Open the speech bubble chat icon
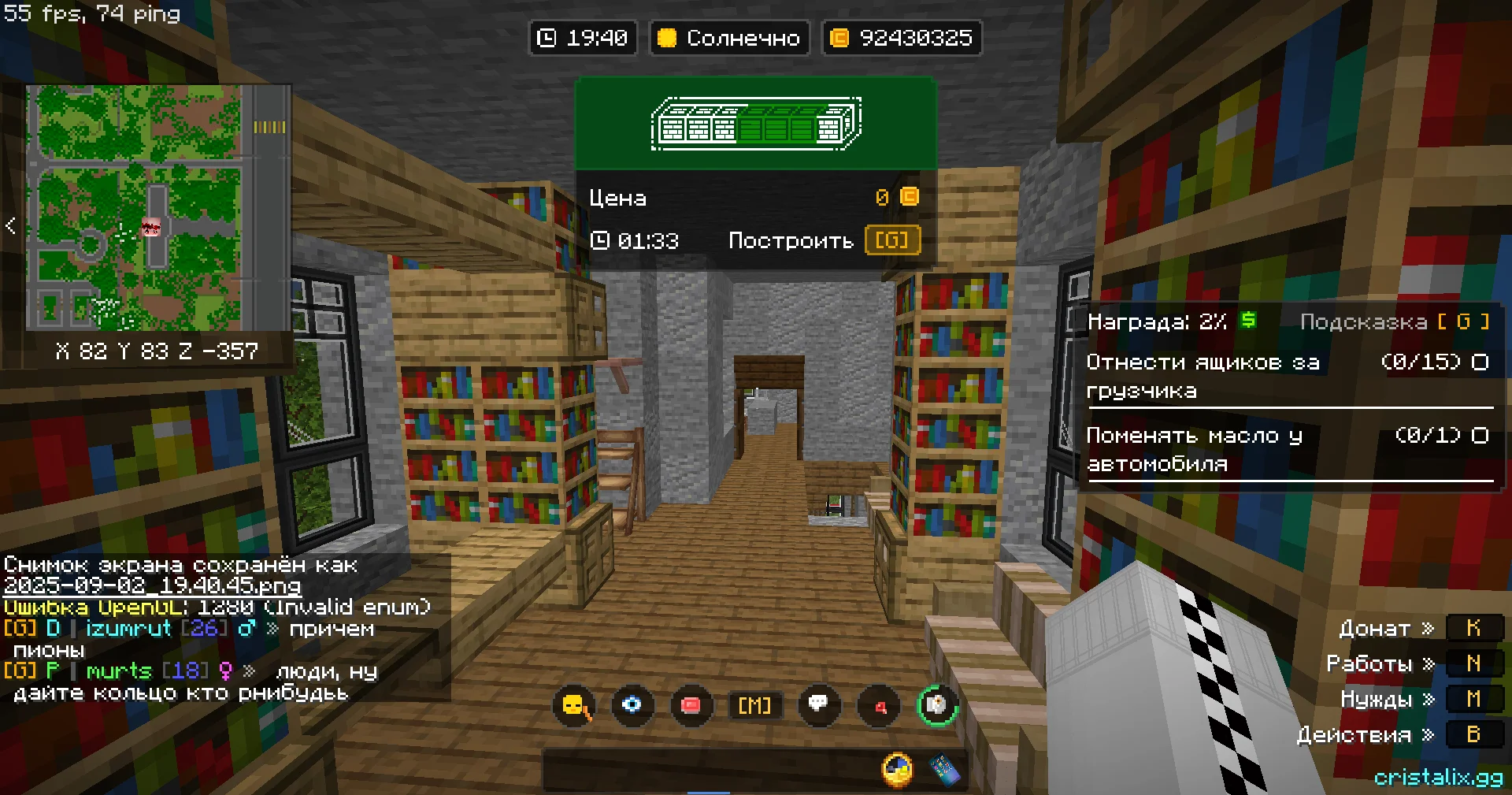Viewport: 1512px width, 795px height. pyautogui.click(x=819, y=704)
